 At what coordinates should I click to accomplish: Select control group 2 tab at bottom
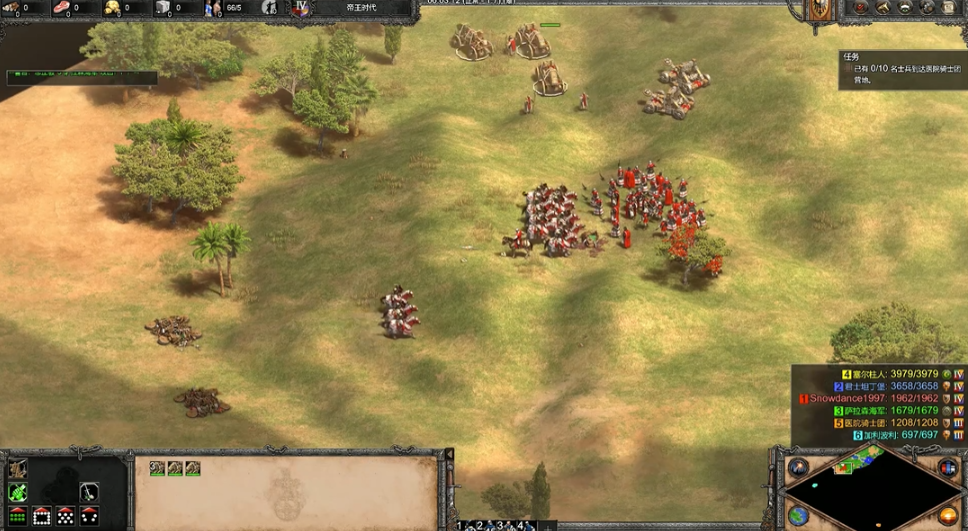pyautogui.click(x=481, y=525)
